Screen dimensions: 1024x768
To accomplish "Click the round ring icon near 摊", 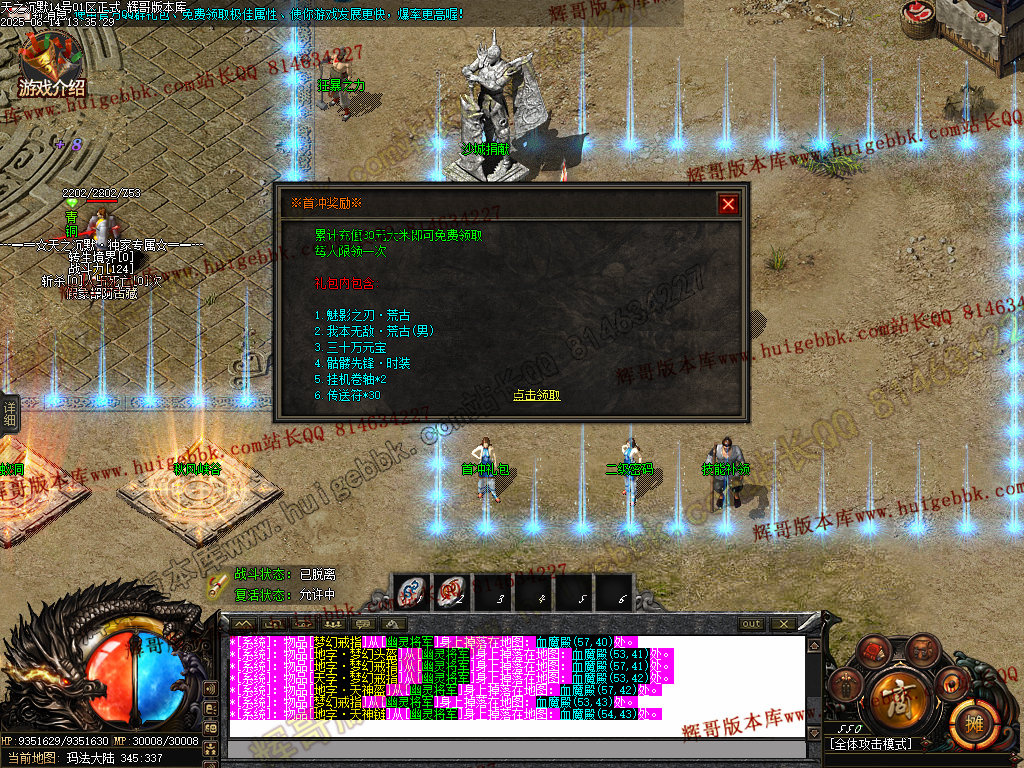I will (951, 682).
